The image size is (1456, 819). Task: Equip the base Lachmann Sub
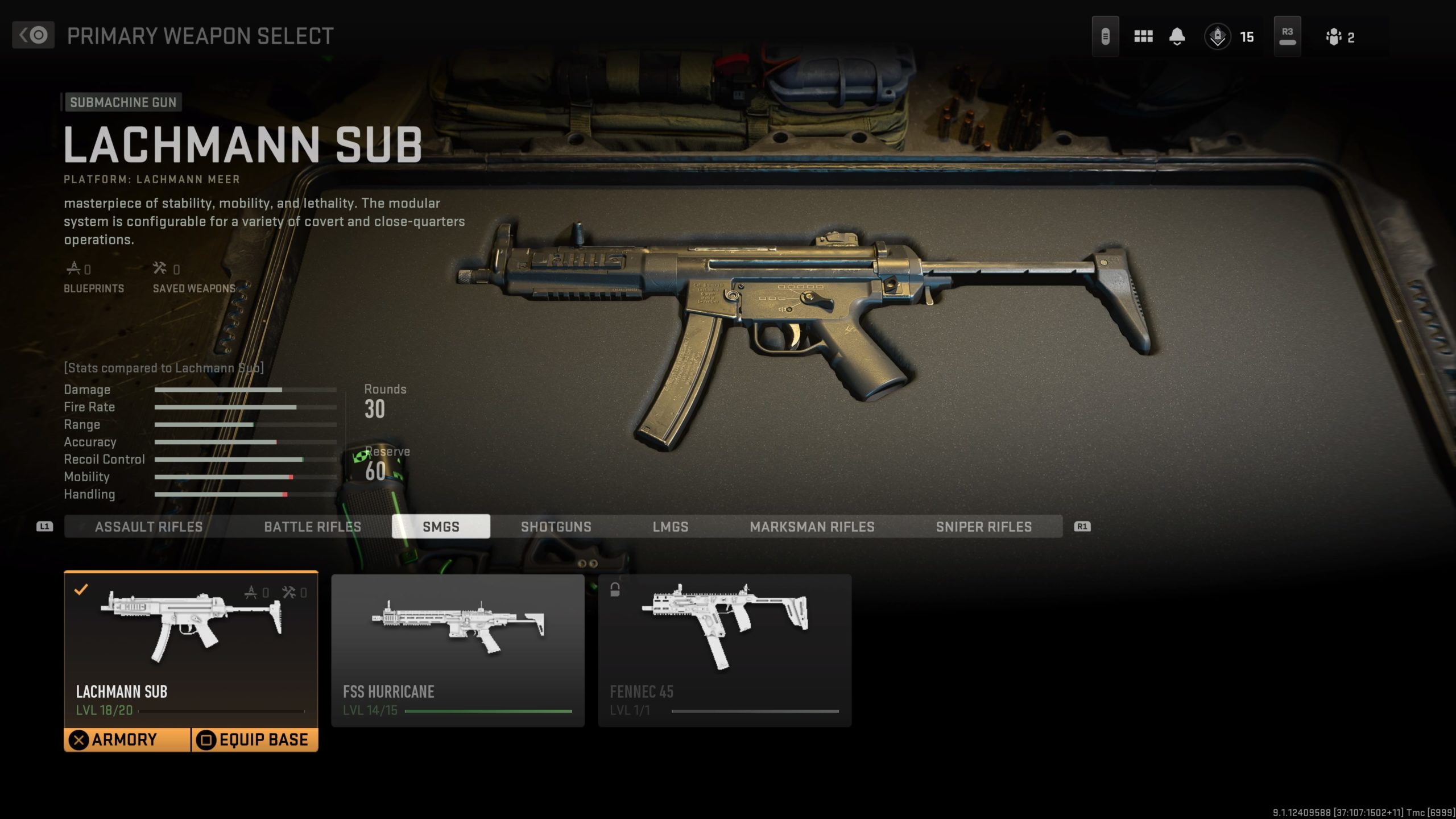(254, 740)
